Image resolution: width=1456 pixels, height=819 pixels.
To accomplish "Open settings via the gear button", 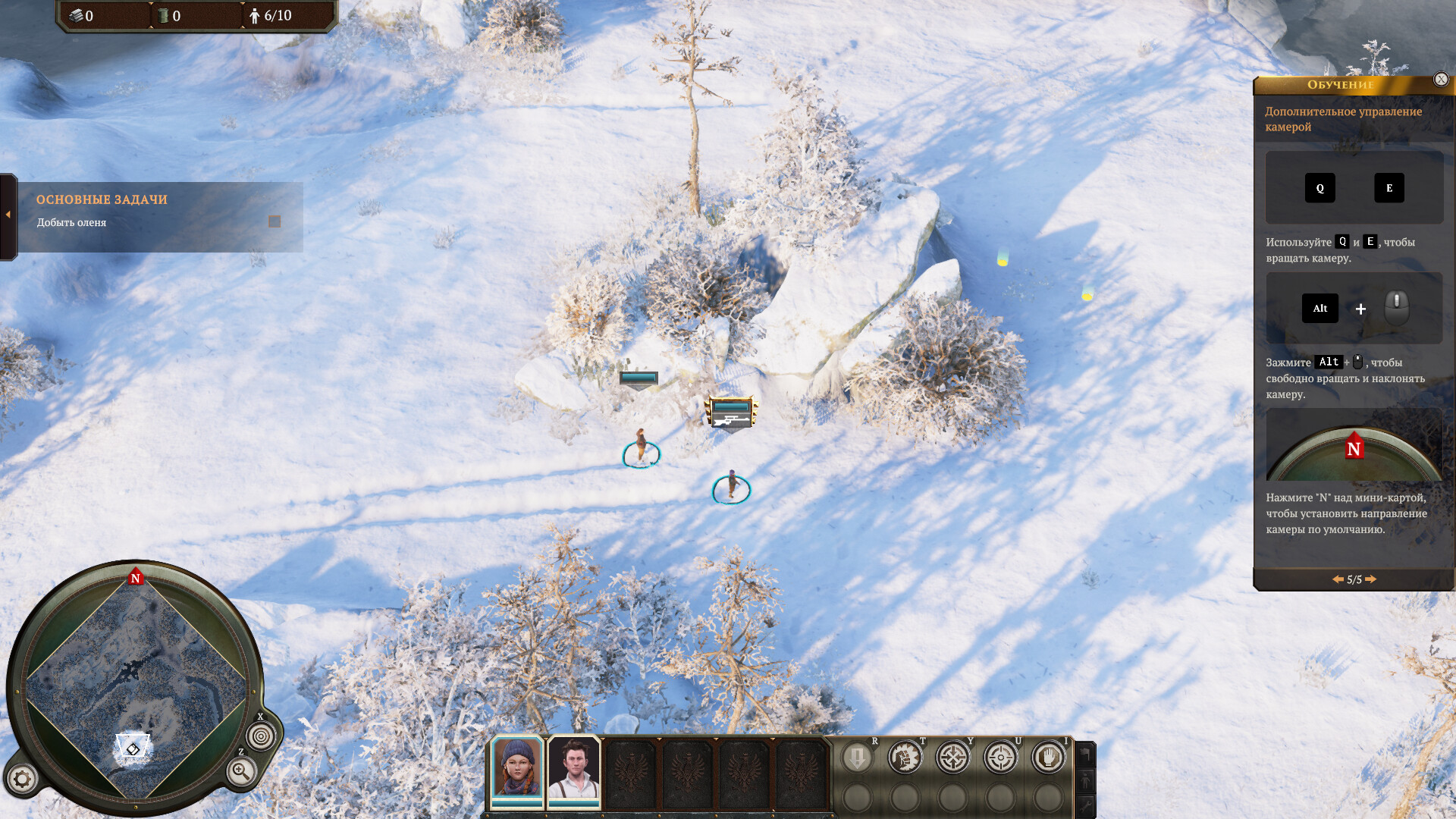I will (x=22, y=779).
